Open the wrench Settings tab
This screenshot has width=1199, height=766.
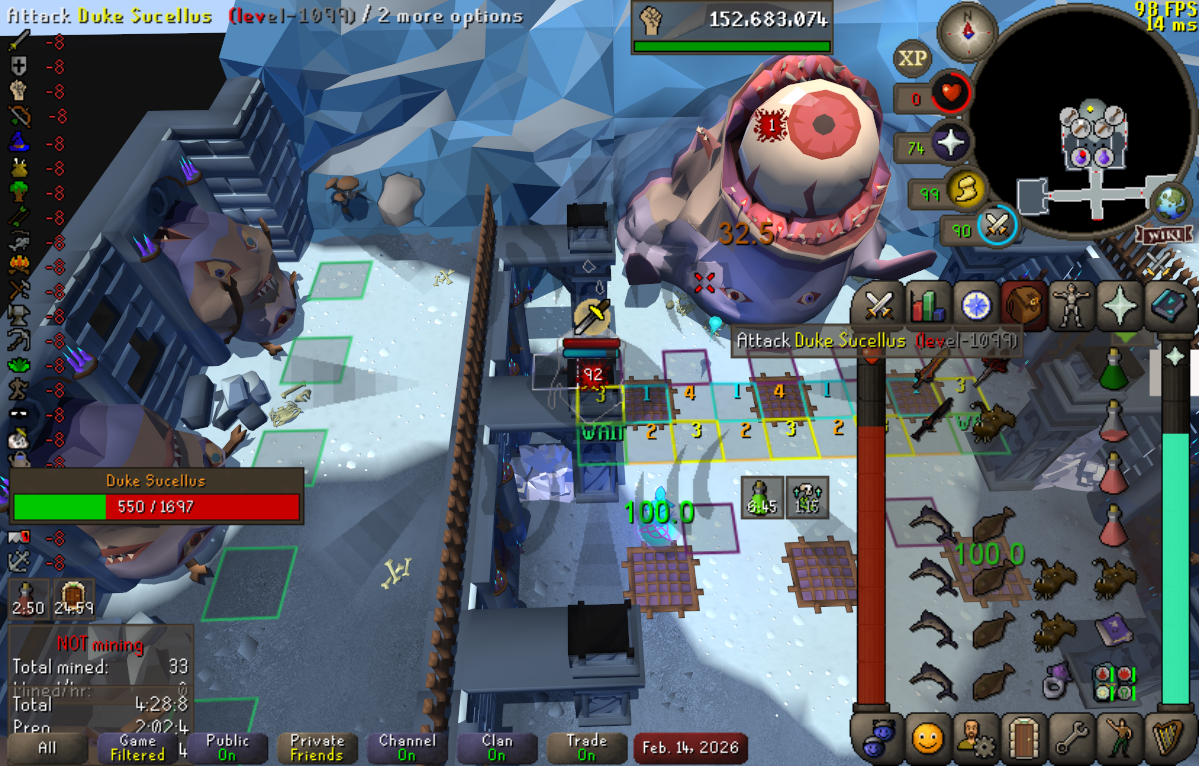point(1071,738)
